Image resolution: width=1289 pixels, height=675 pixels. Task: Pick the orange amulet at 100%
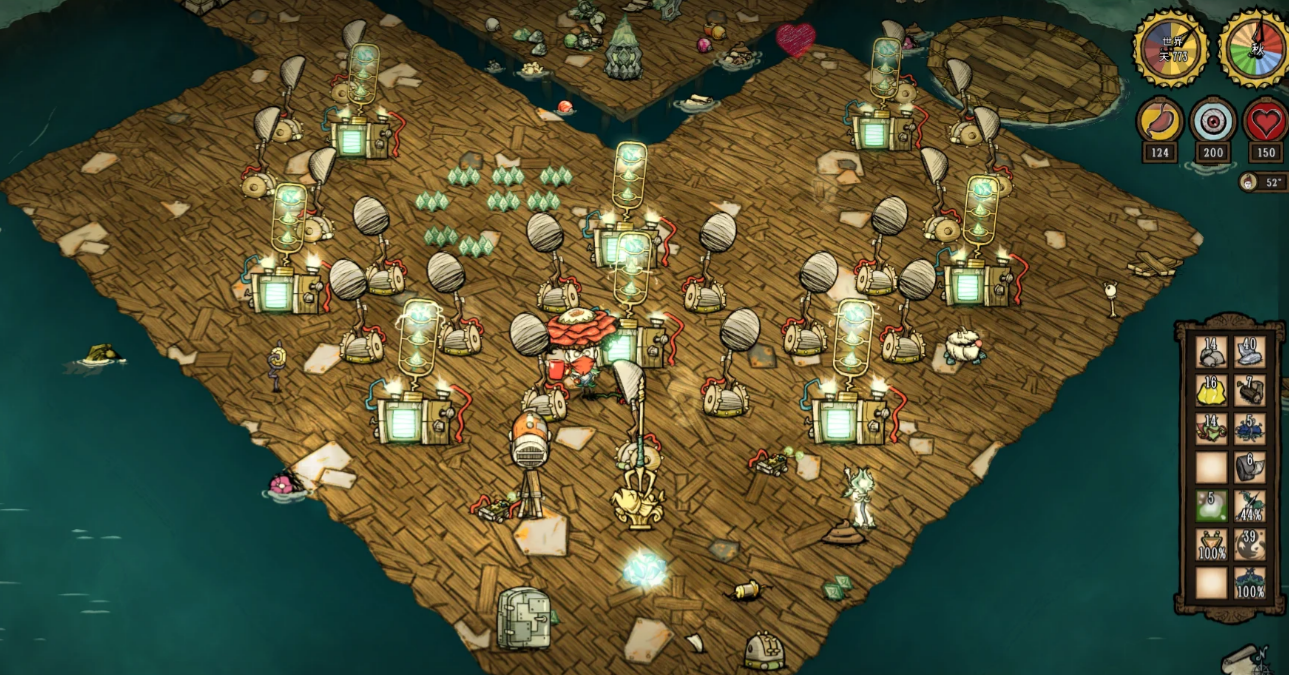pos(1212,544)
